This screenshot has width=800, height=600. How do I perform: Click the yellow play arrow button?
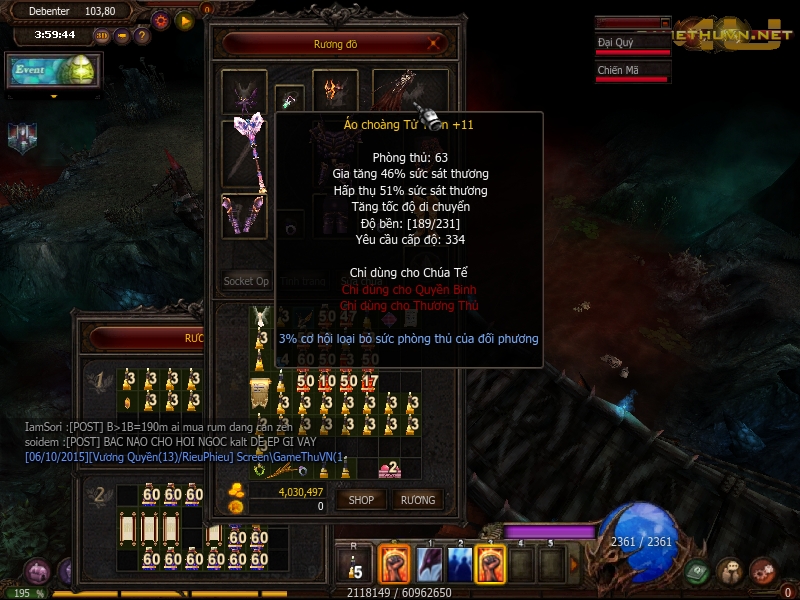click(x=184, y=19)
